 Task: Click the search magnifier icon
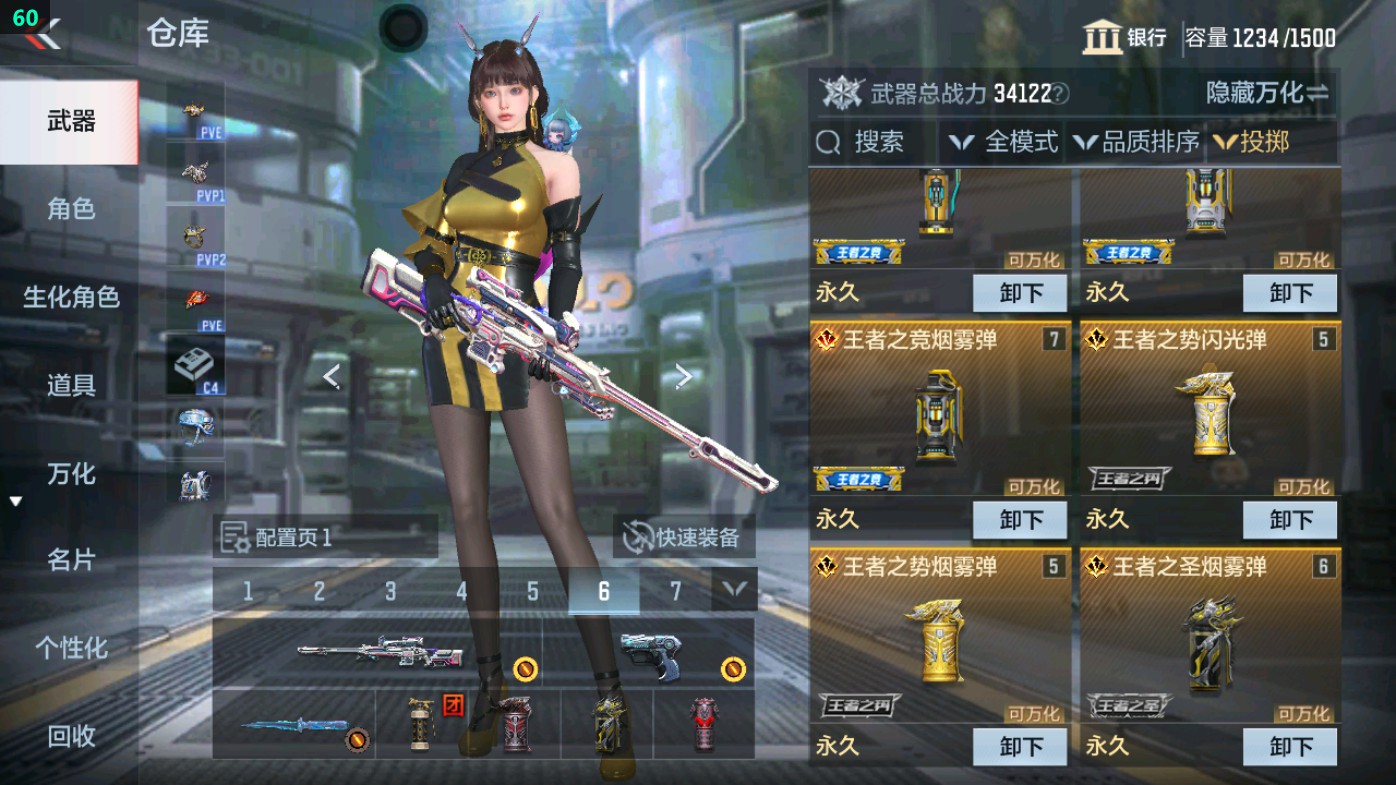pyautogui.click(x=829, y=141)
